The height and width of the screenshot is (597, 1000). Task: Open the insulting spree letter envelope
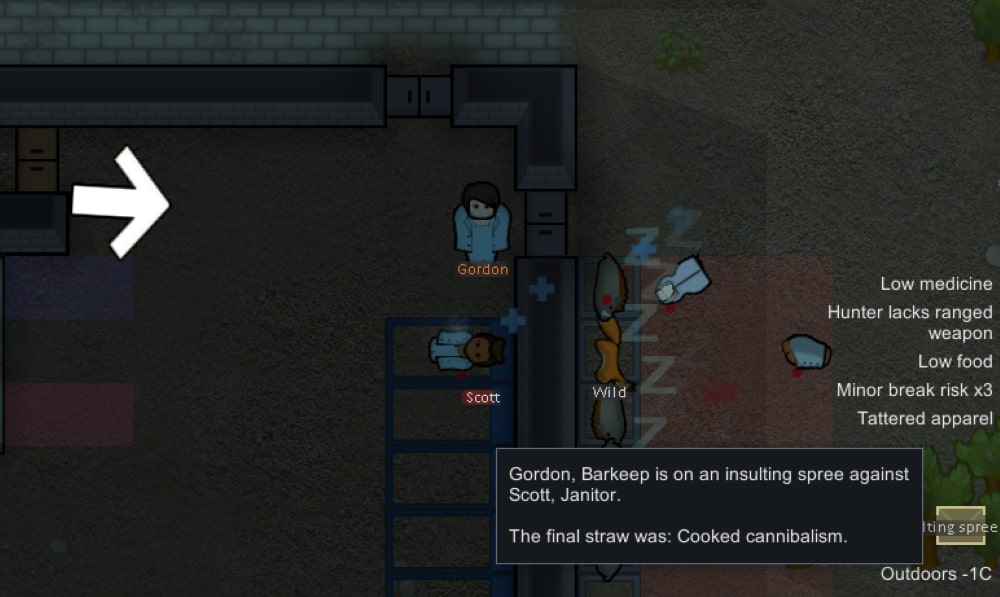[x=961, y=527]
